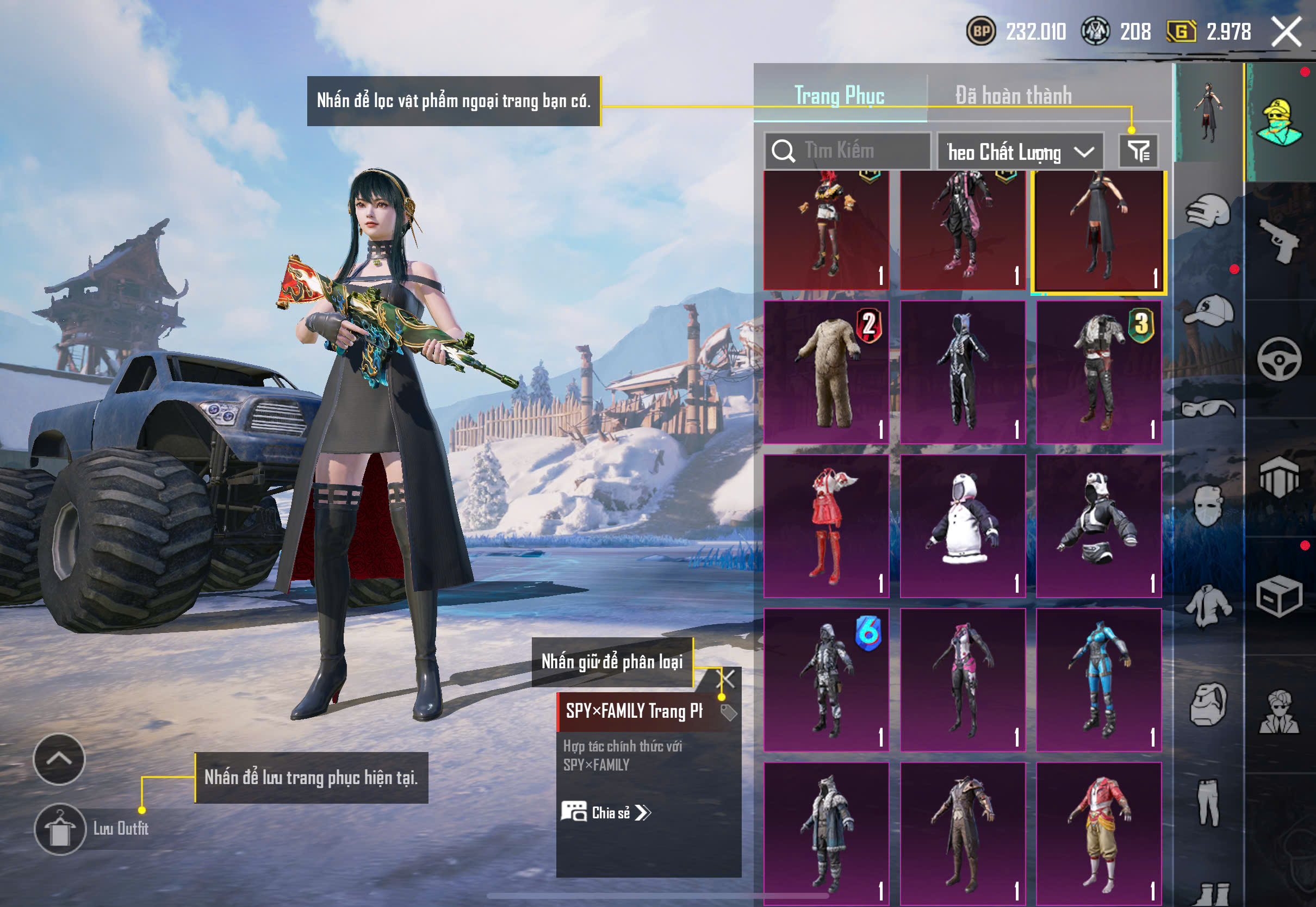Image resolution: width=1316 pixels, height=907 pixels.
Task: Share the outfit via Chia sẻ
Action: 606,812
